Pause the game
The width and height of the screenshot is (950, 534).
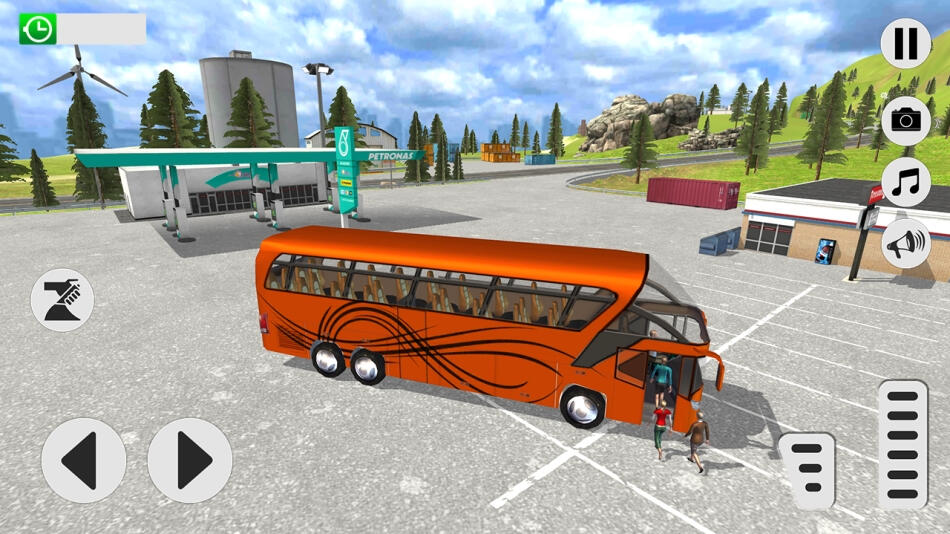tap(905, 44)
